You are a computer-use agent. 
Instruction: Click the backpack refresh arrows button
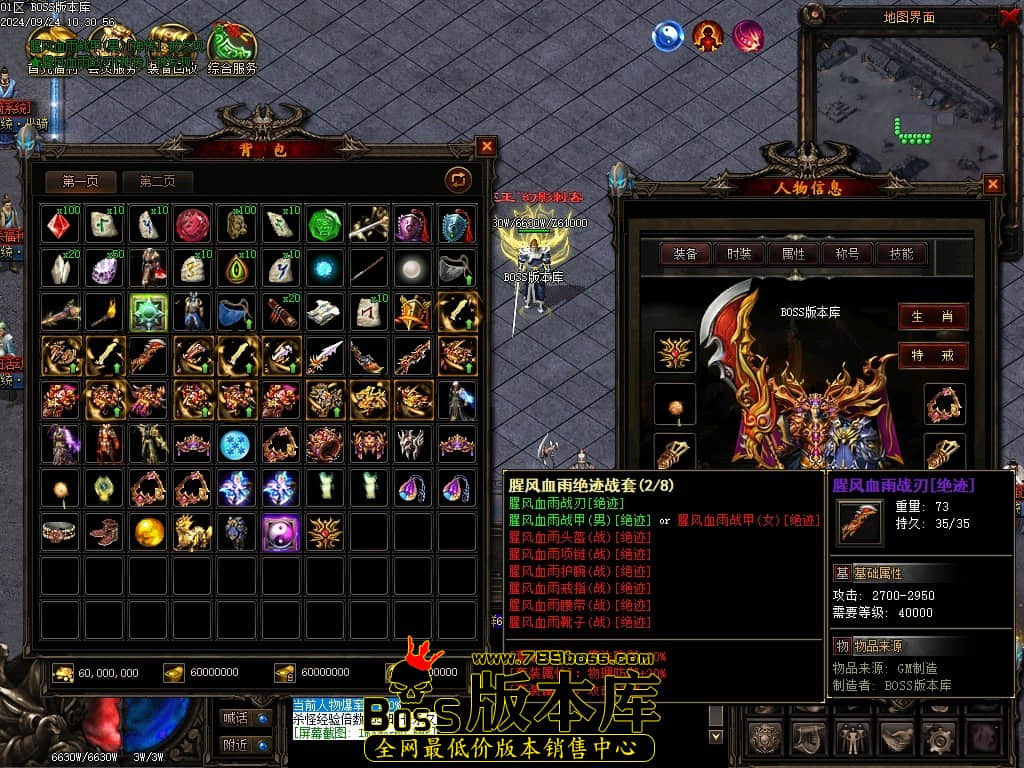pyautogui.click(x=458, y=180)
